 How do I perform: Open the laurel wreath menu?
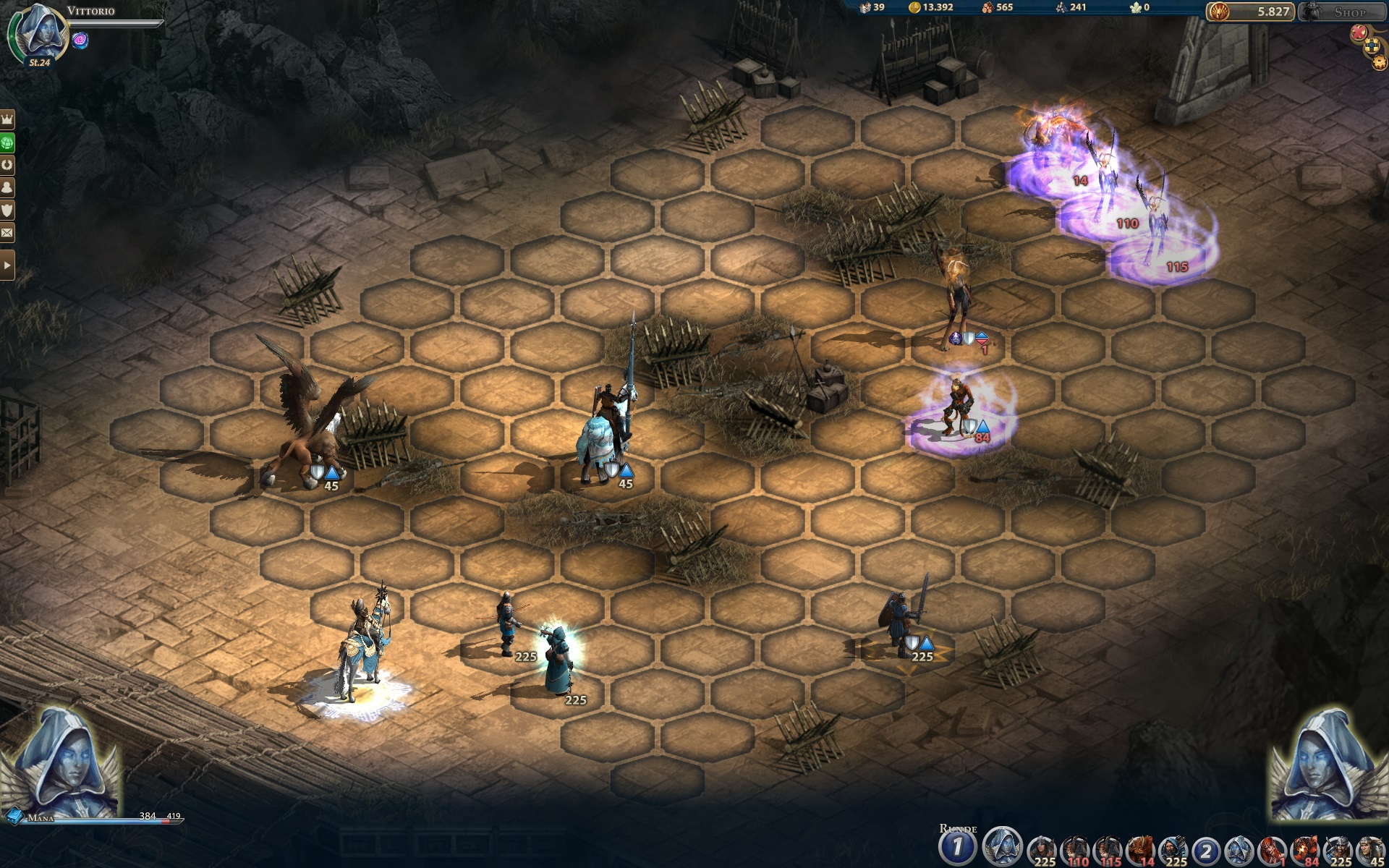tap(7, 165)
